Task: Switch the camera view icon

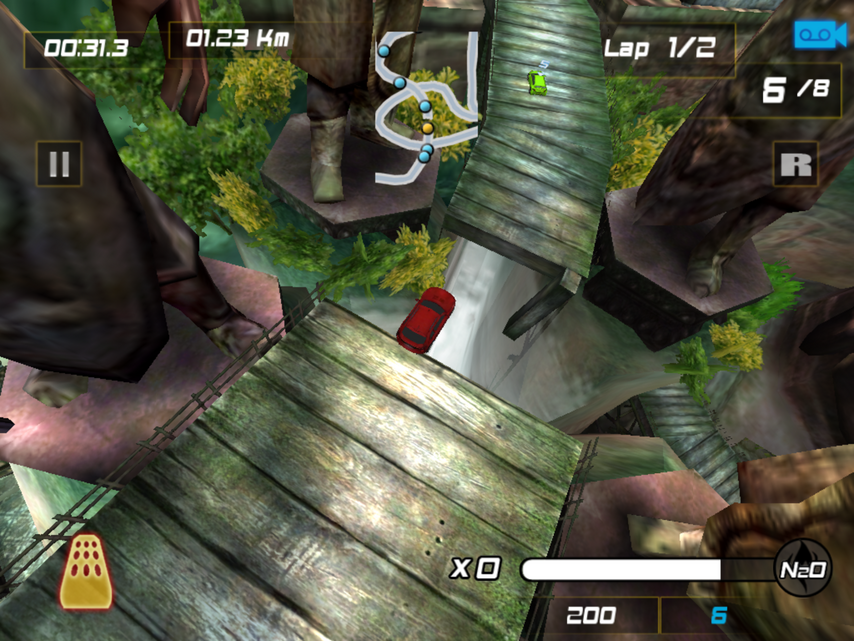Action: coord(820,35)
